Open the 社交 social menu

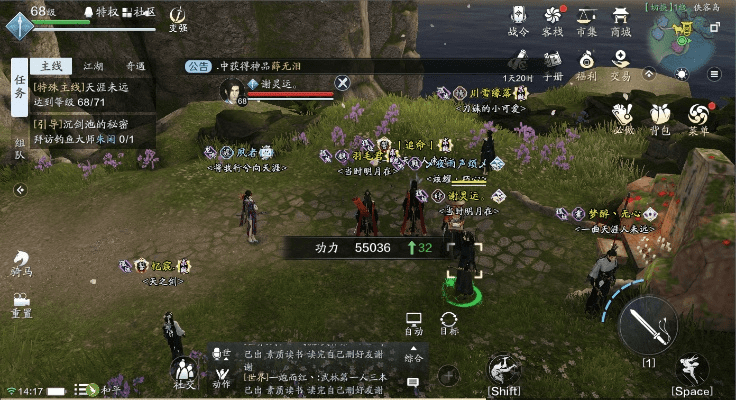184,372
